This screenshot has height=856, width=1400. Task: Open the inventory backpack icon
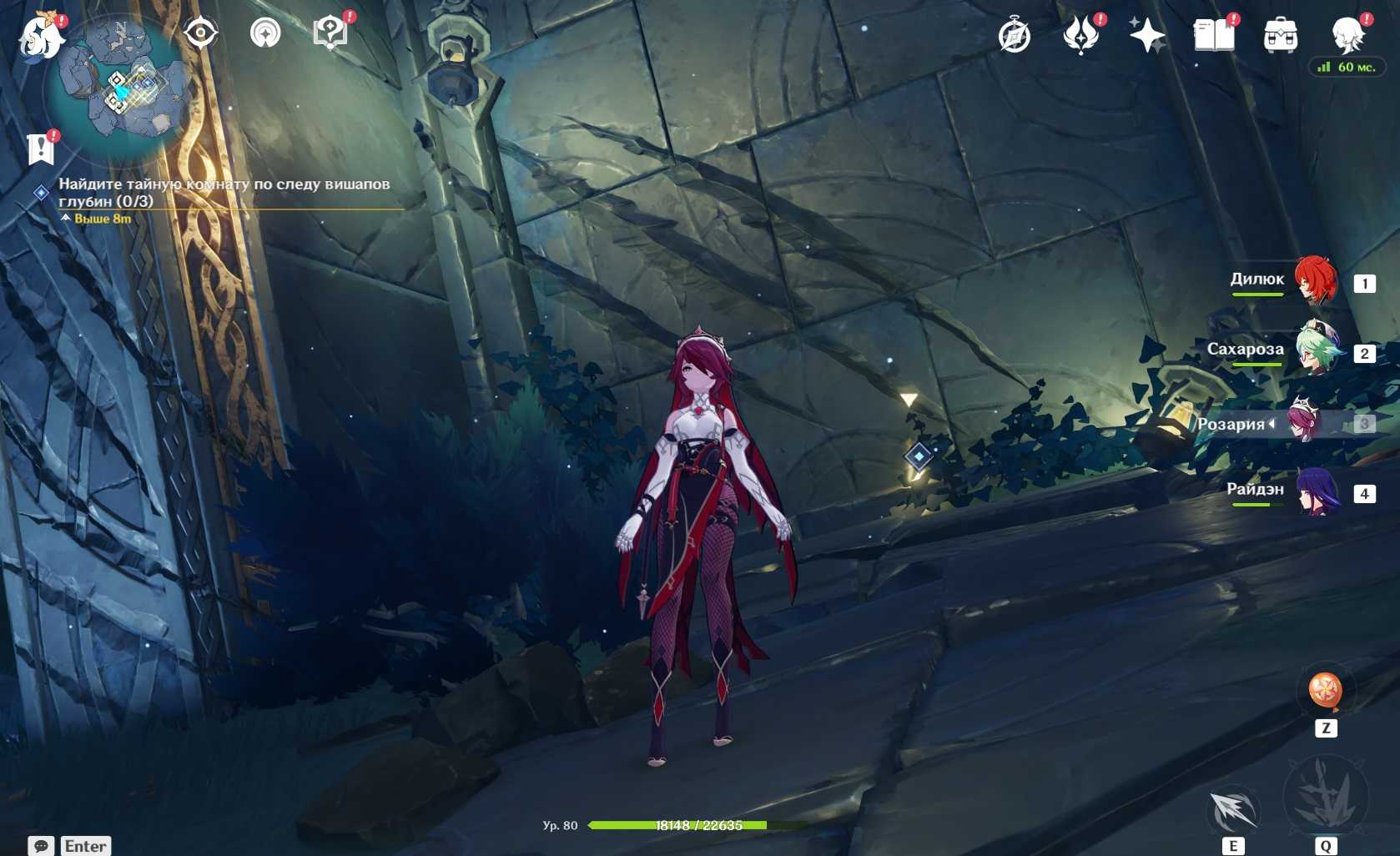tap(1281, 36)
